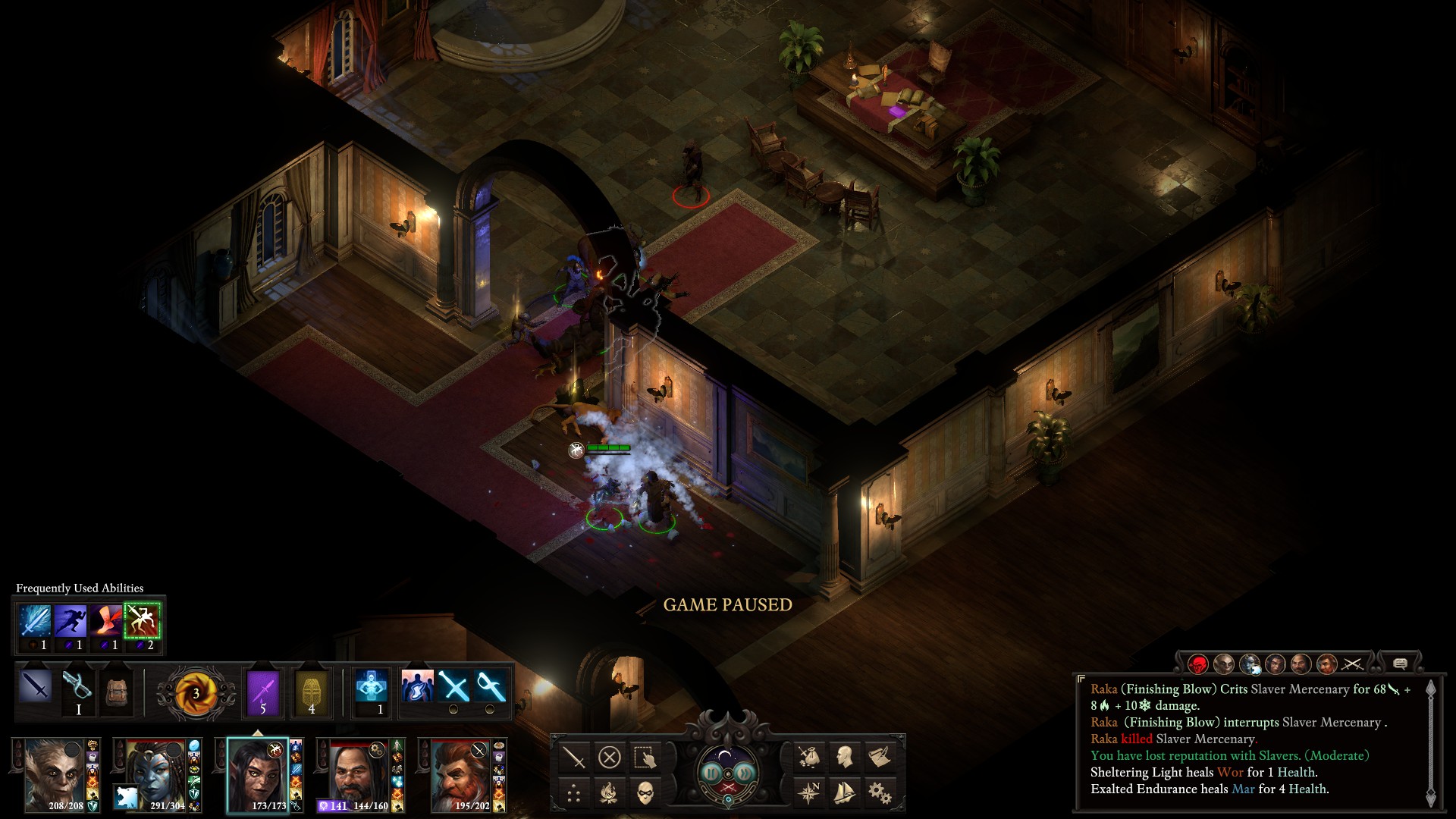
Task: Activate the Finishing Blow ability with green border
Action: coord(143,621)
